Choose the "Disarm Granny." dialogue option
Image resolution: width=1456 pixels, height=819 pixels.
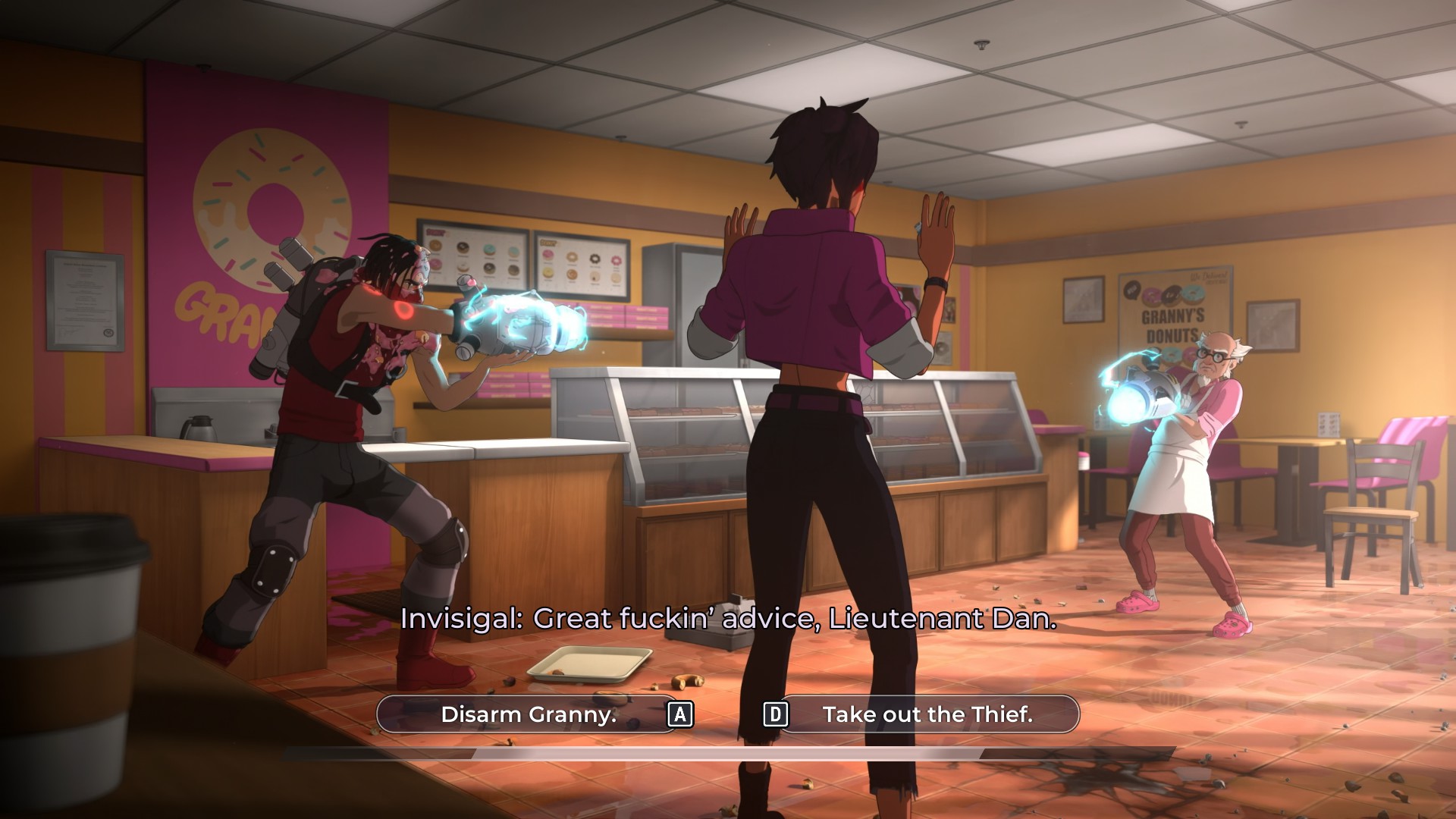(529, 714)
